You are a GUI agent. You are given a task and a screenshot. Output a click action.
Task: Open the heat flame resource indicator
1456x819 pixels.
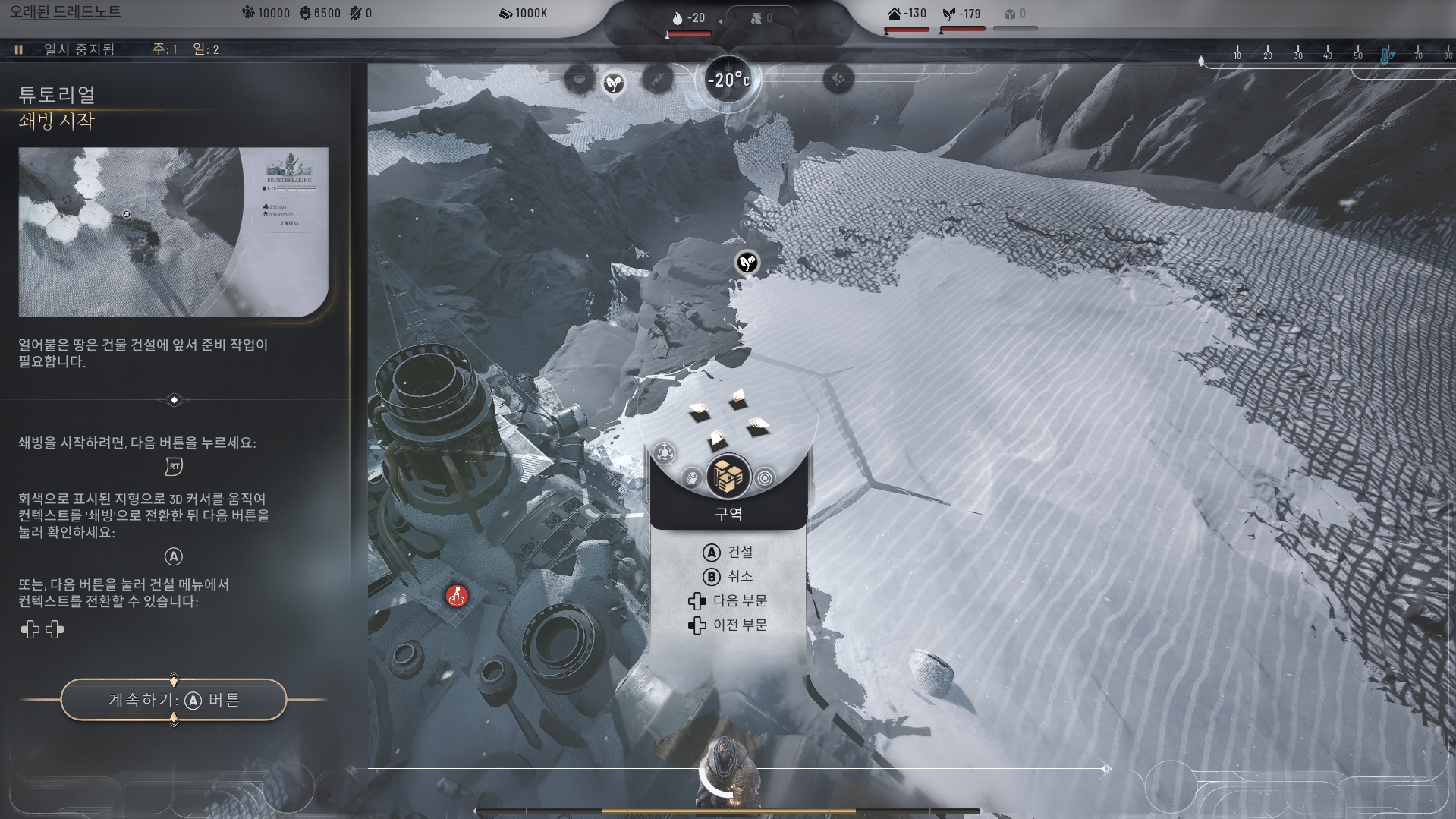pyautogui.click(x=688, y=18)
